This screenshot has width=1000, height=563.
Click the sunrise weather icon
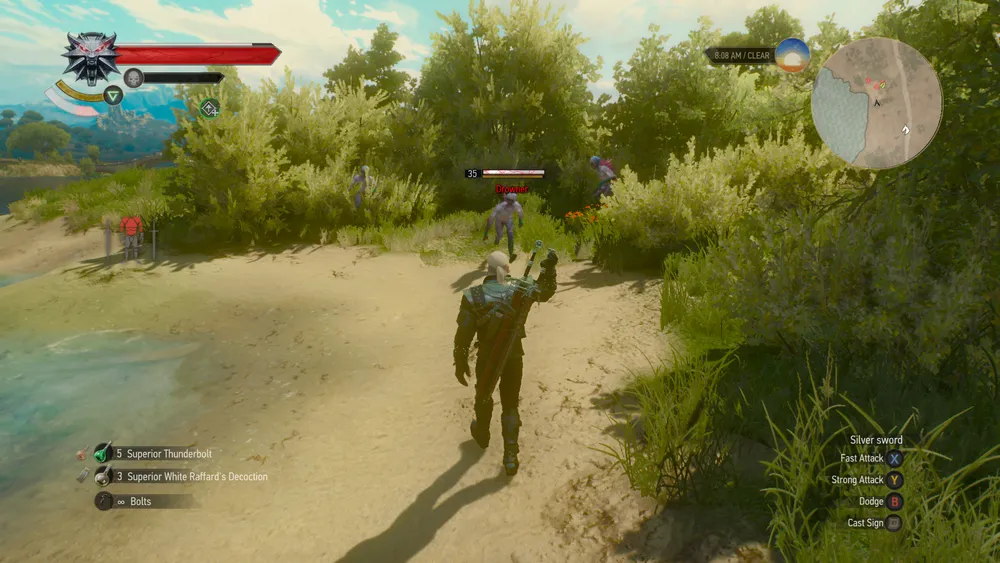tap(792, 55)
